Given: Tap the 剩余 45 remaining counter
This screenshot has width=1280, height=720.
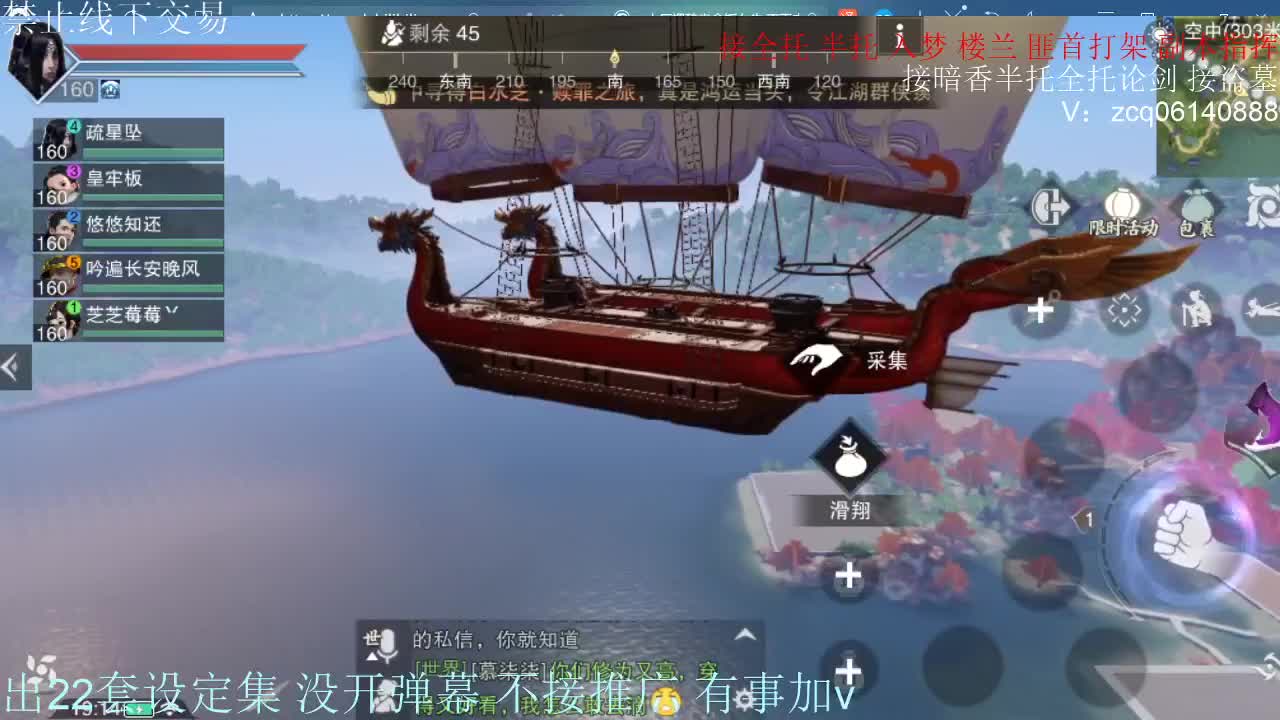Looking at the screenshot, I should [x=430, y=33].
